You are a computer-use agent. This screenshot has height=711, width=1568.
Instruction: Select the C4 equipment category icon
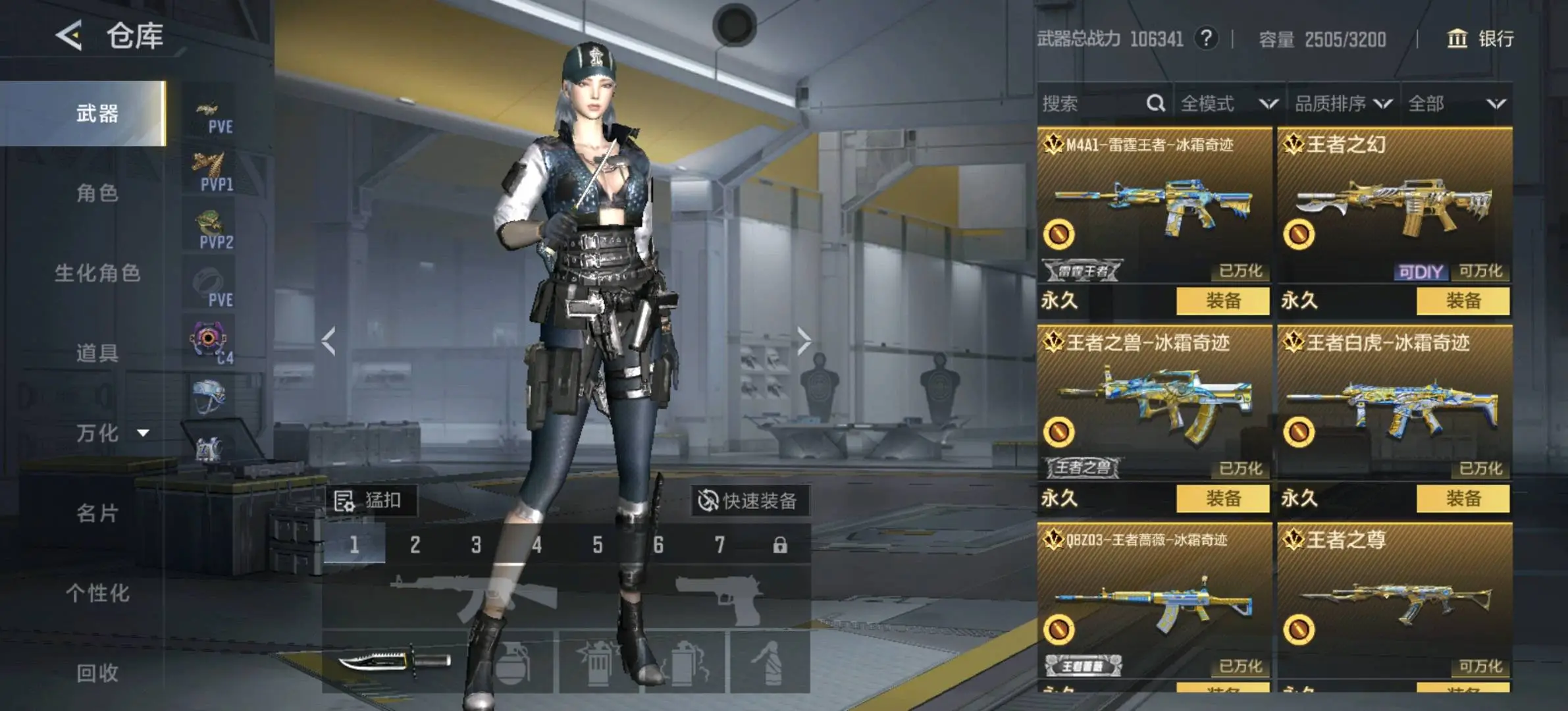coord(211,342)
